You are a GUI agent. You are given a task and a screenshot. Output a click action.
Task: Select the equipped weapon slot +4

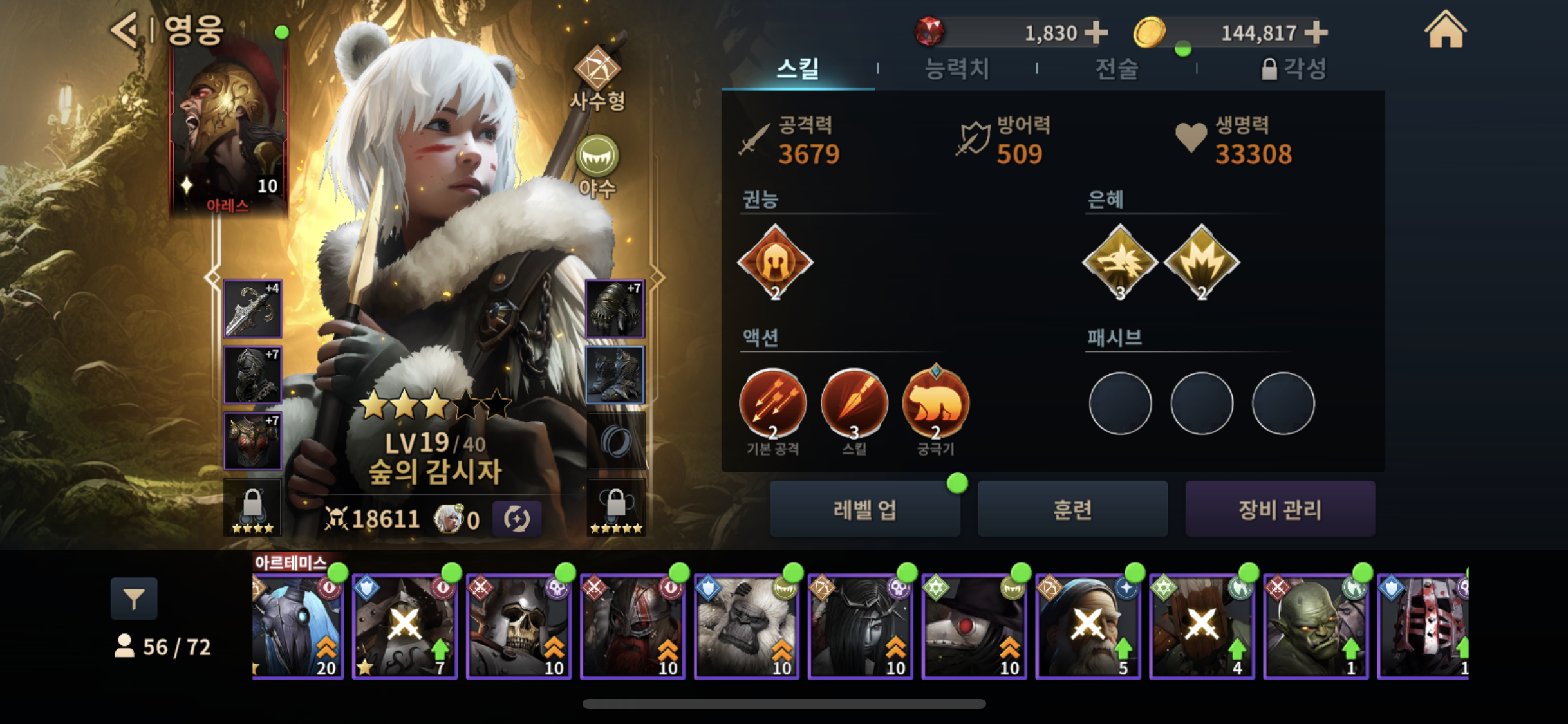252,309
